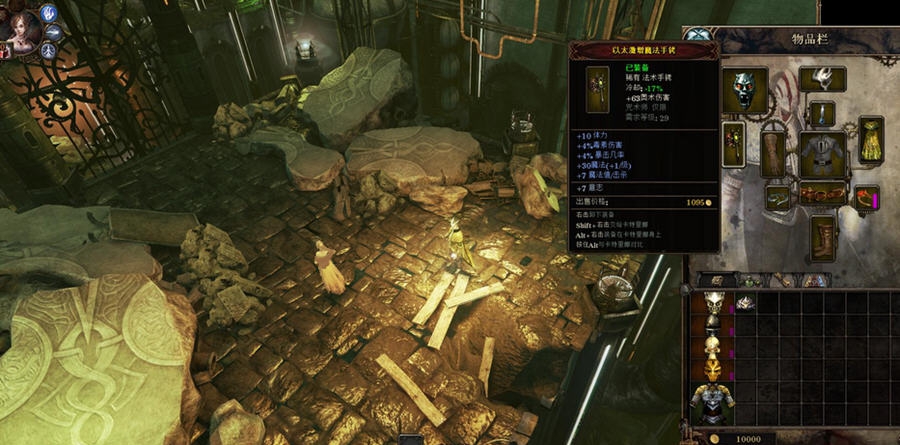Click the equipped ring slot beside the belt
The width and height of the screenshot is (900, 445).
[778, 197]
